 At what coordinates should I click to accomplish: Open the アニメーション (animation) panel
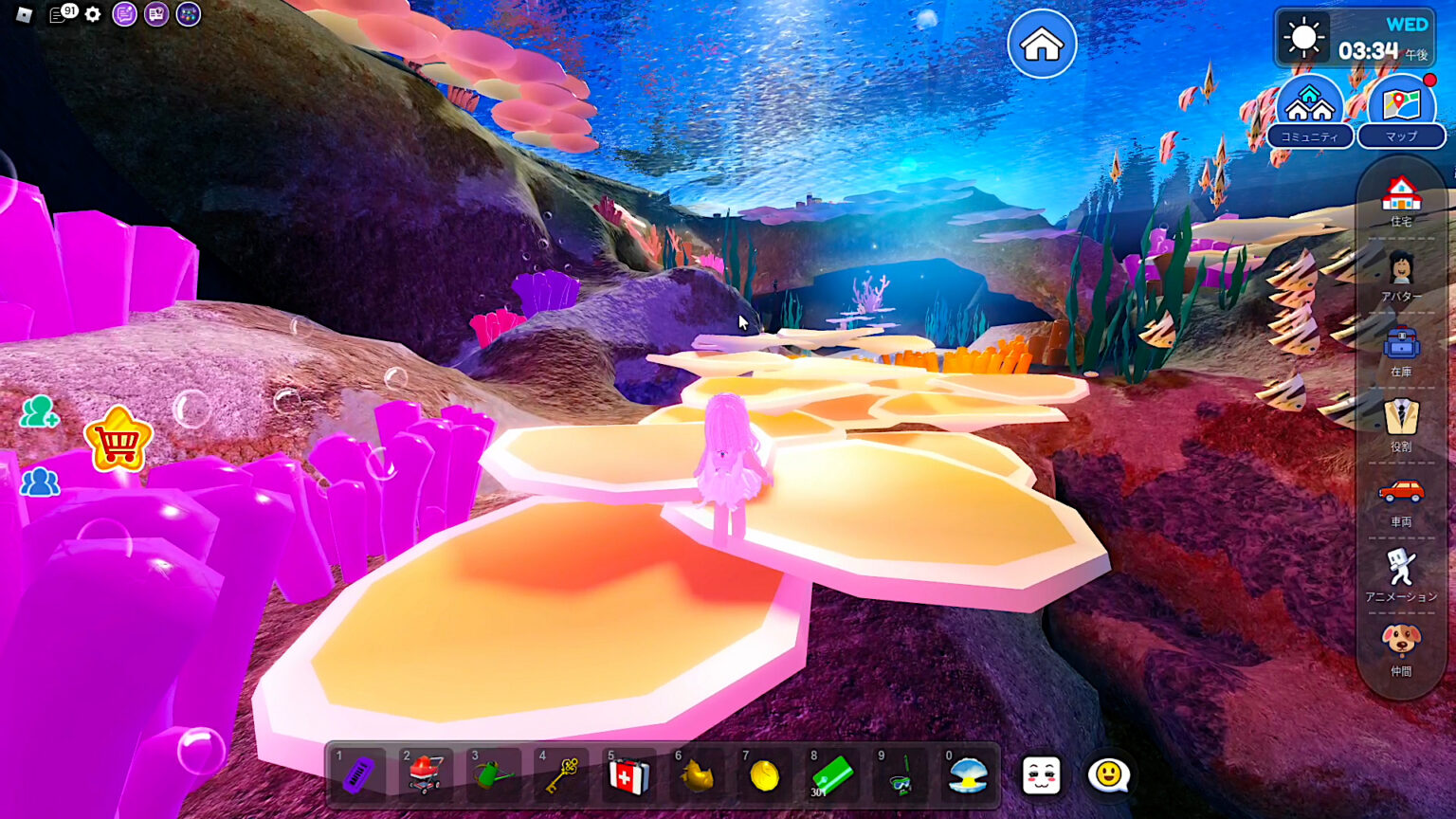click(1401, 567)
